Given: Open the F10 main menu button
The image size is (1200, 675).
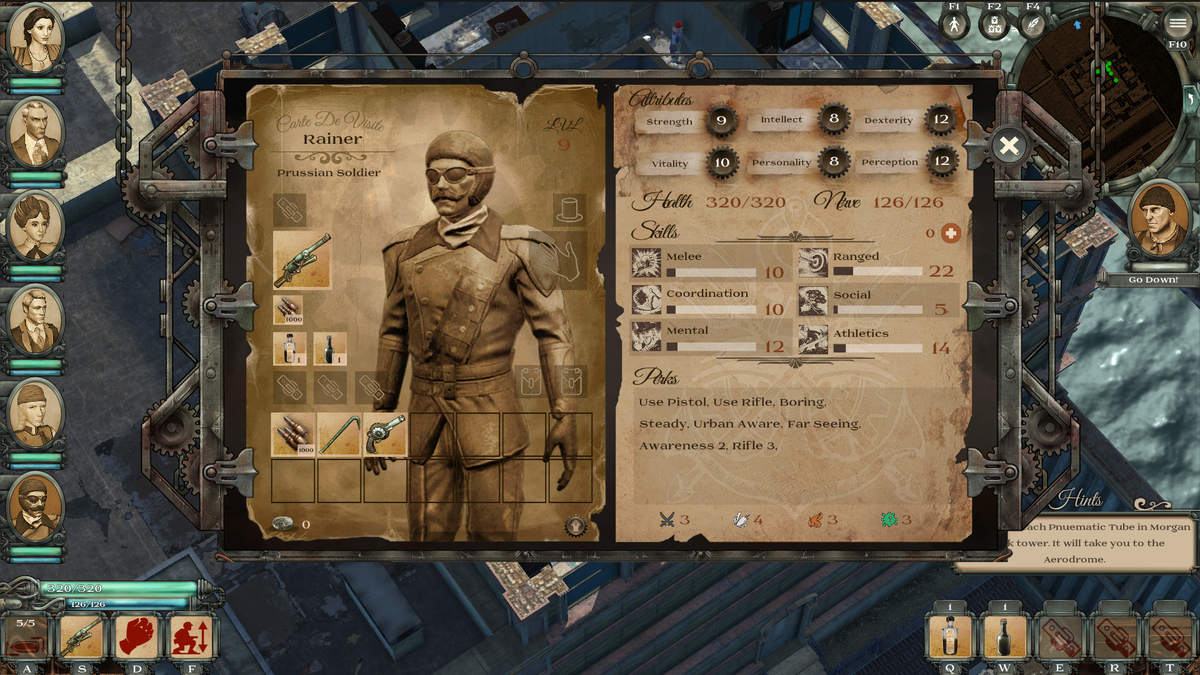Looking at the screenshot, I should pos(1177,23).
